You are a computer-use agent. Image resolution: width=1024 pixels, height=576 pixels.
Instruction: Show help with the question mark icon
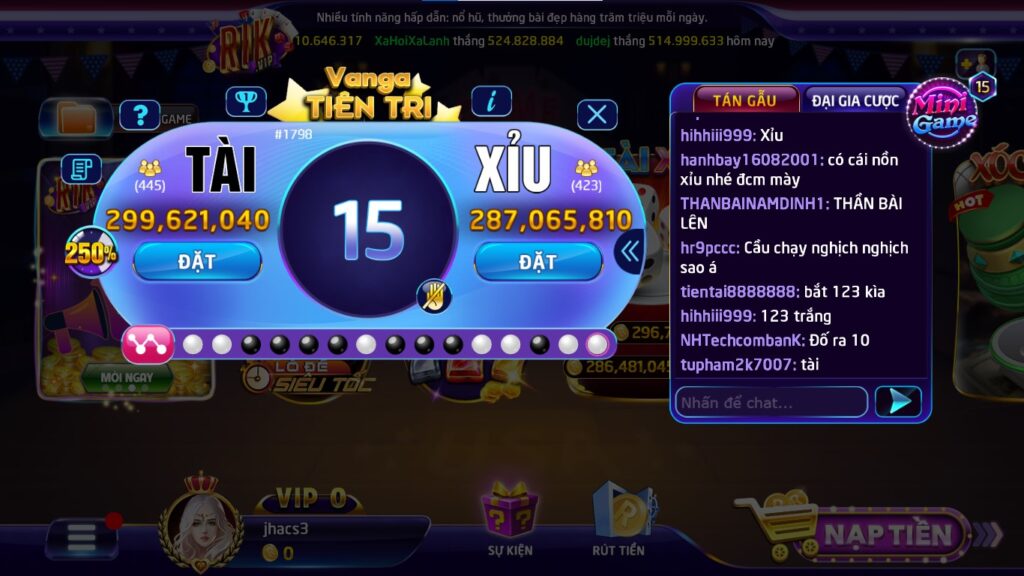coord(140,115)
